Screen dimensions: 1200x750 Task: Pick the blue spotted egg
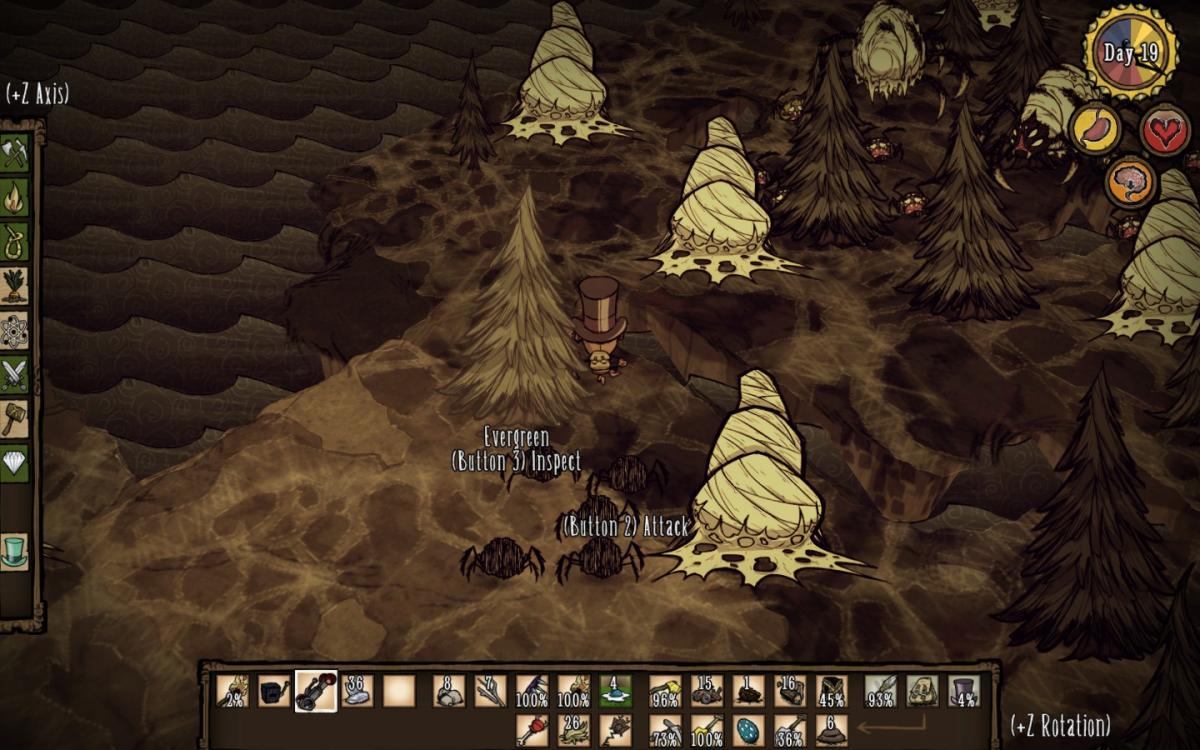(x=748, y=730)
